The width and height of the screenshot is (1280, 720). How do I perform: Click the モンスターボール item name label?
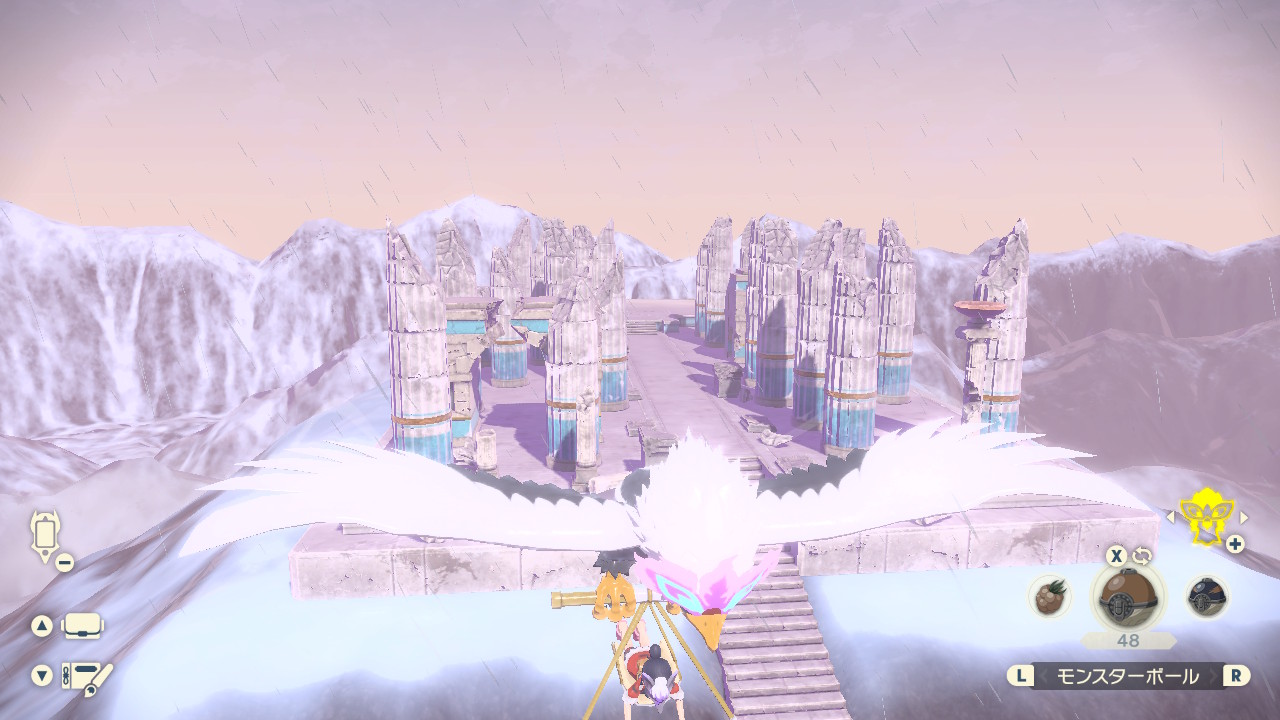pyautogui.click(x=1128, y=676)
